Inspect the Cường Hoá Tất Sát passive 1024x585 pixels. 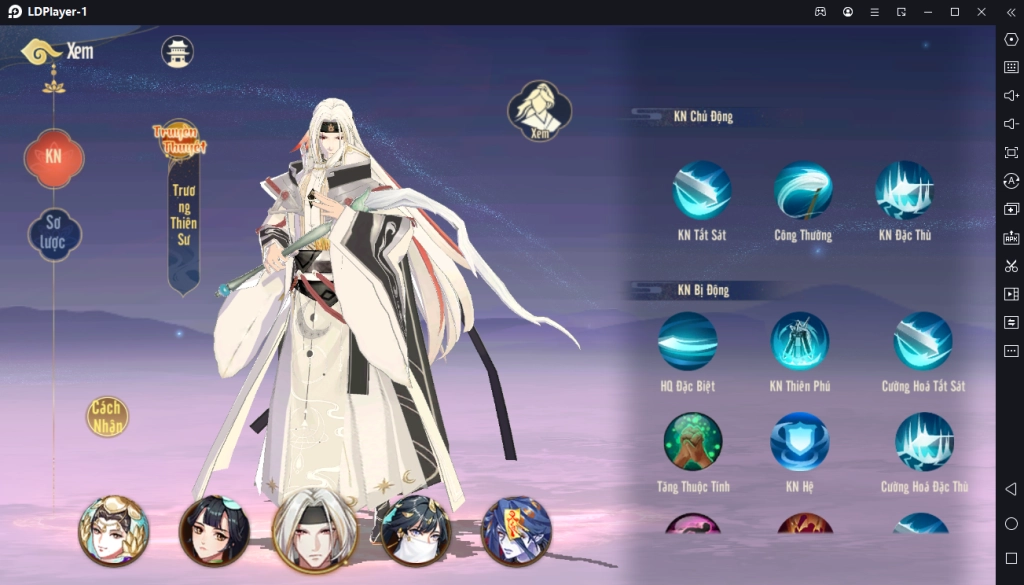tap(922, 341)
